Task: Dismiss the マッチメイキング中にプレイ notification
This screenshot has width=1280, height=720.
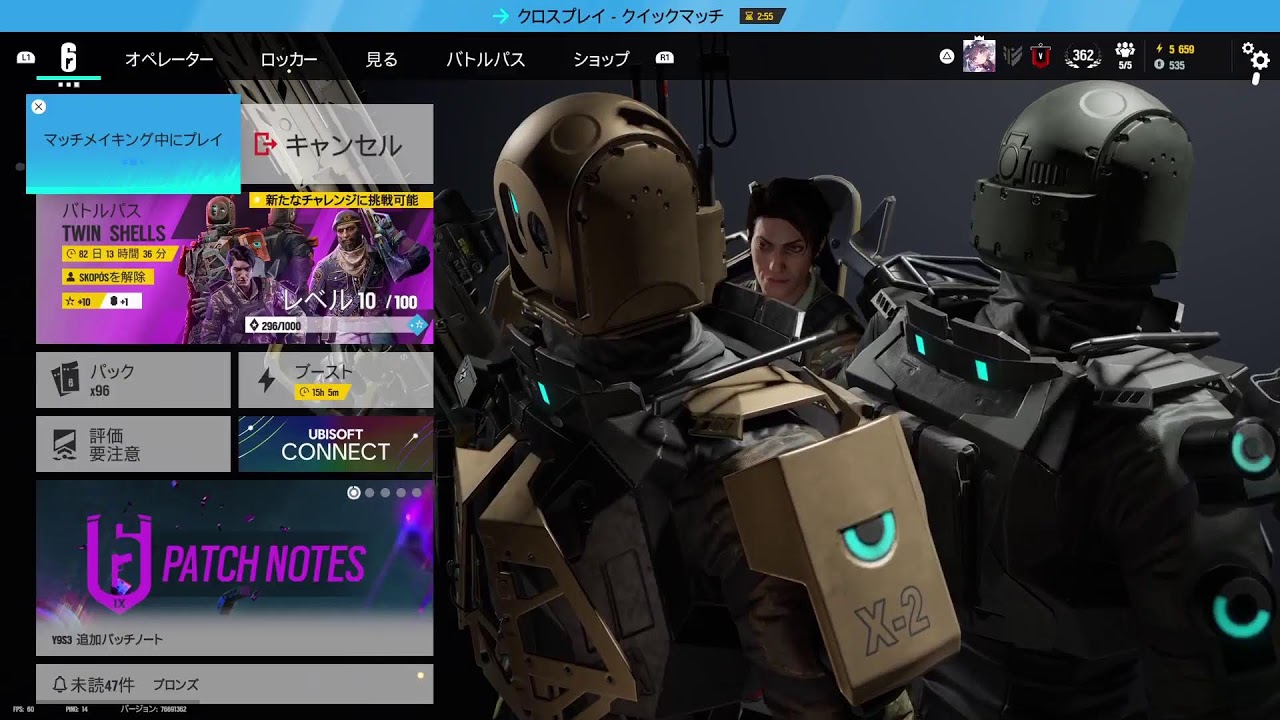Action: click(38, 106)
